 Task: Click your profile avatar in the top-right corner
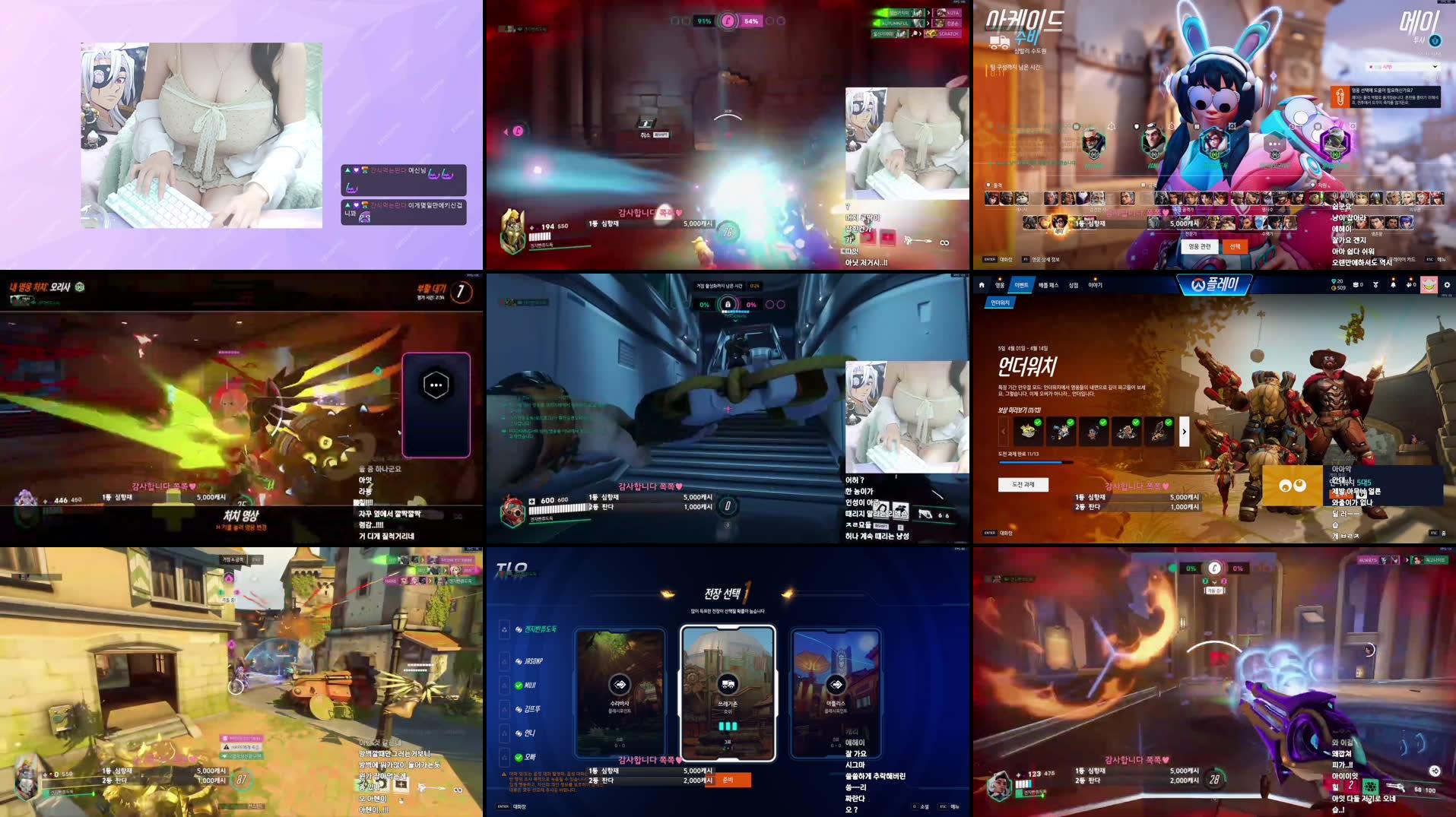[1429, 284]
